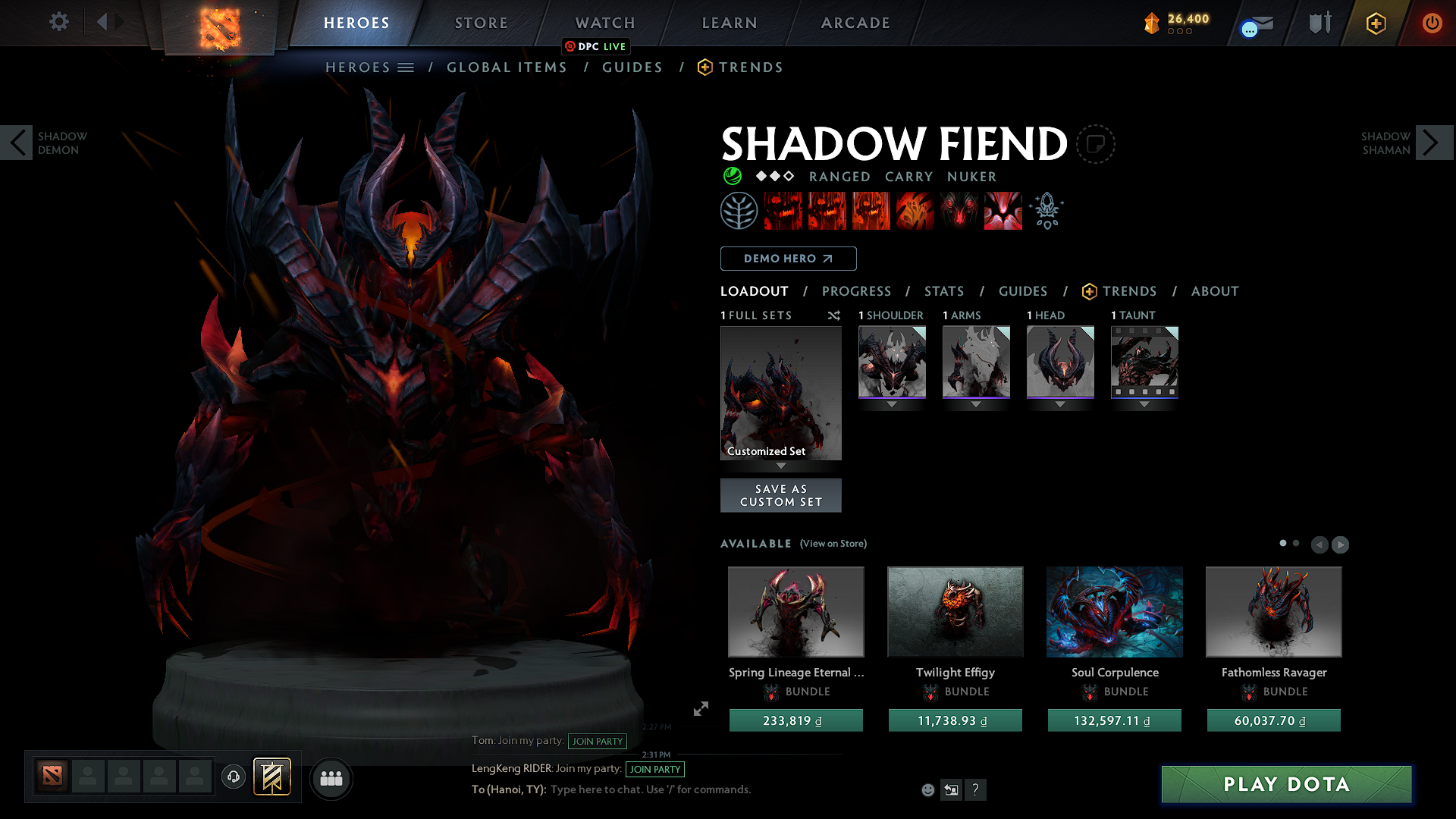Open Dota Plus hexagon icon
The image size is (1456, 819).
tap(1375, 23)
